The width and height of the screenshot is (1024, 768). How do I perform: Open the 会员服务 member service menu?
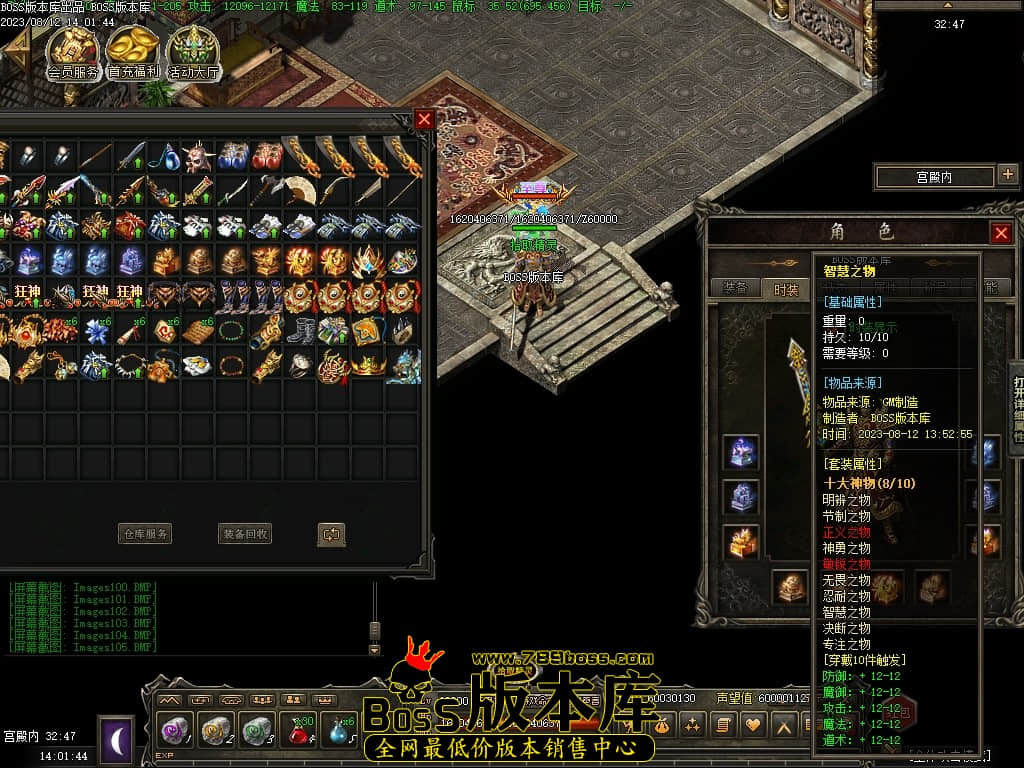click(73, 52)
